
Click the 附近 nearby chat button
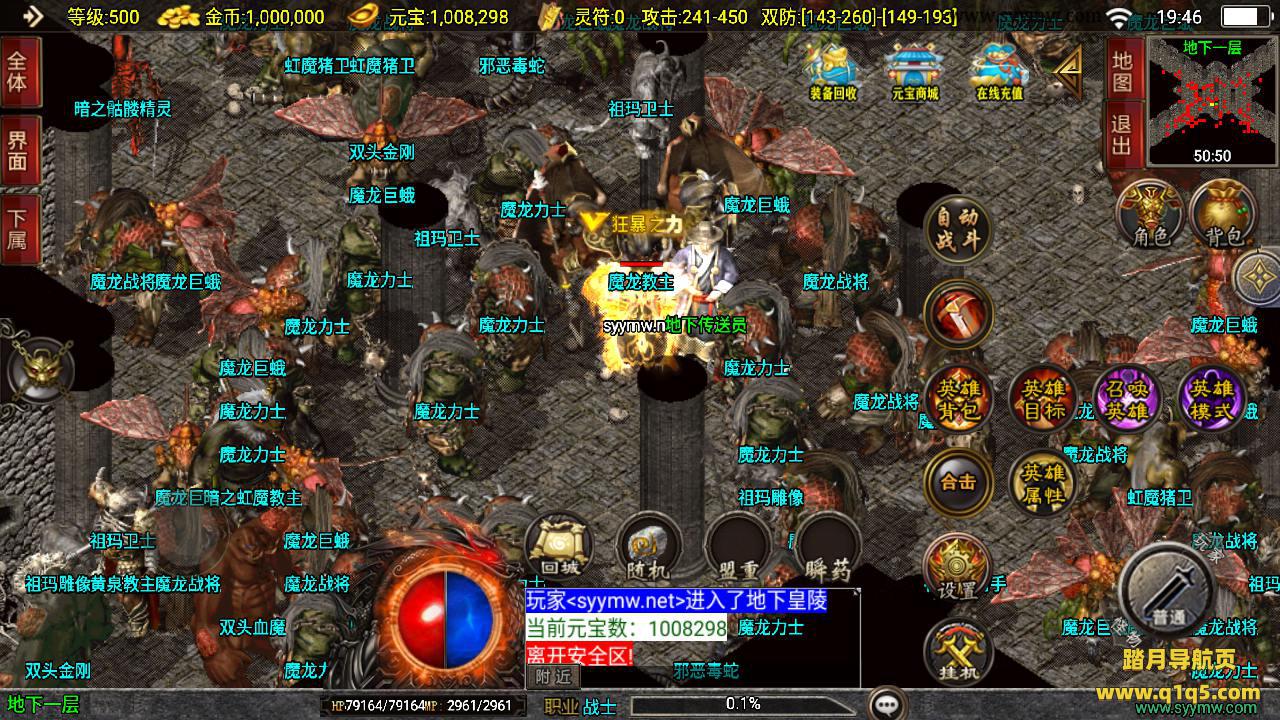click(553, 676)
